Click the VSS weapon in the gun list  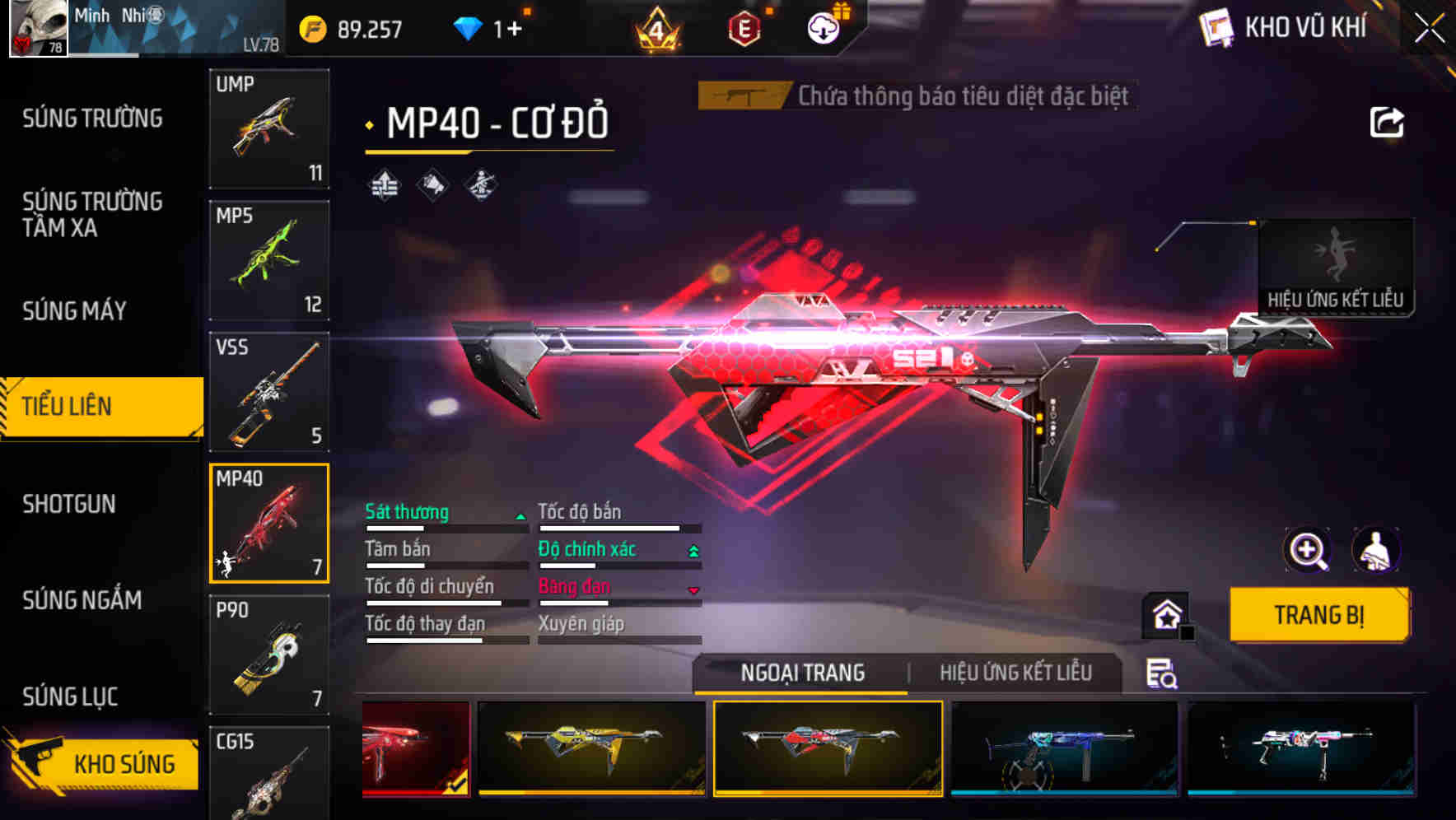[x=268, y=393]
